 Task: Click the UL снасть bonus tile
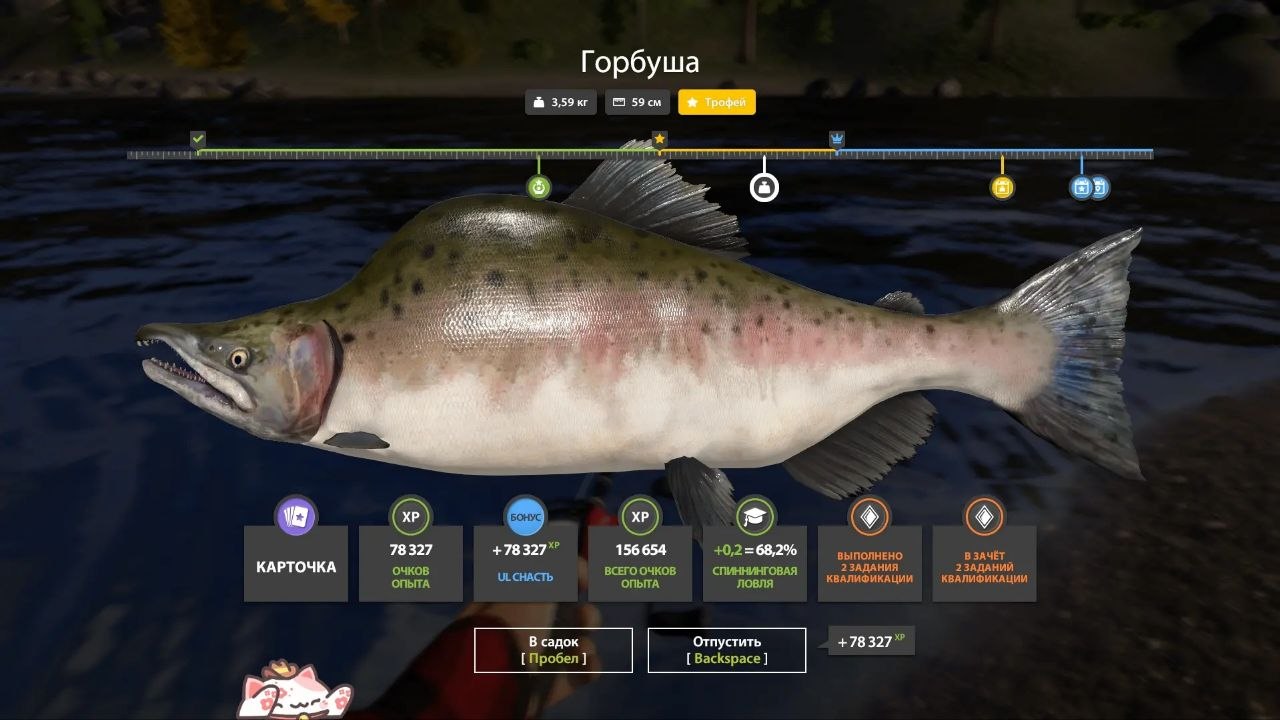pyautogui.click(x=525, y=565)
